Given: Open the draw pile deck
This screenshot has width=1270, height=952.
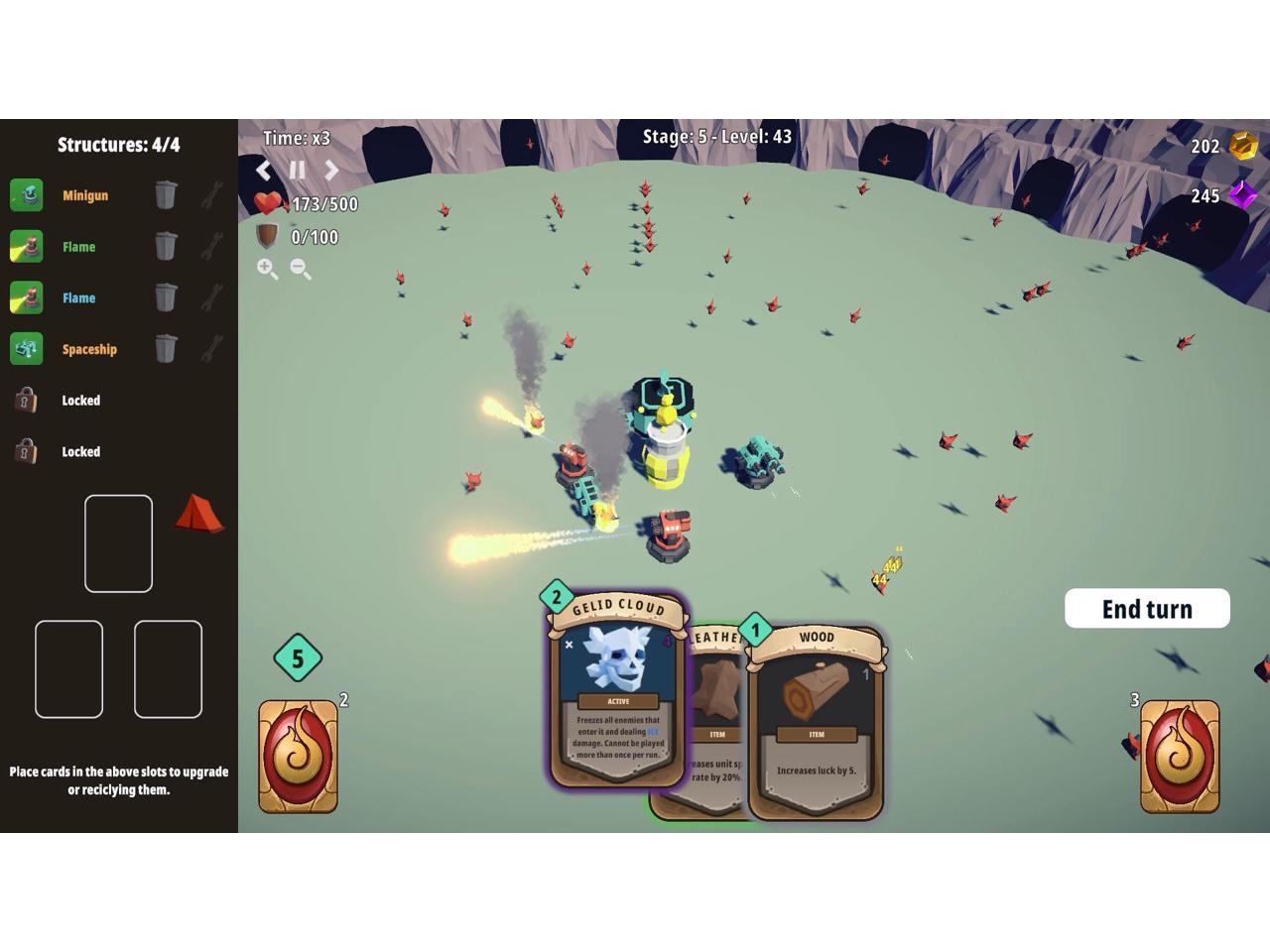Looking at the screenshot, I should pos(298,757).
